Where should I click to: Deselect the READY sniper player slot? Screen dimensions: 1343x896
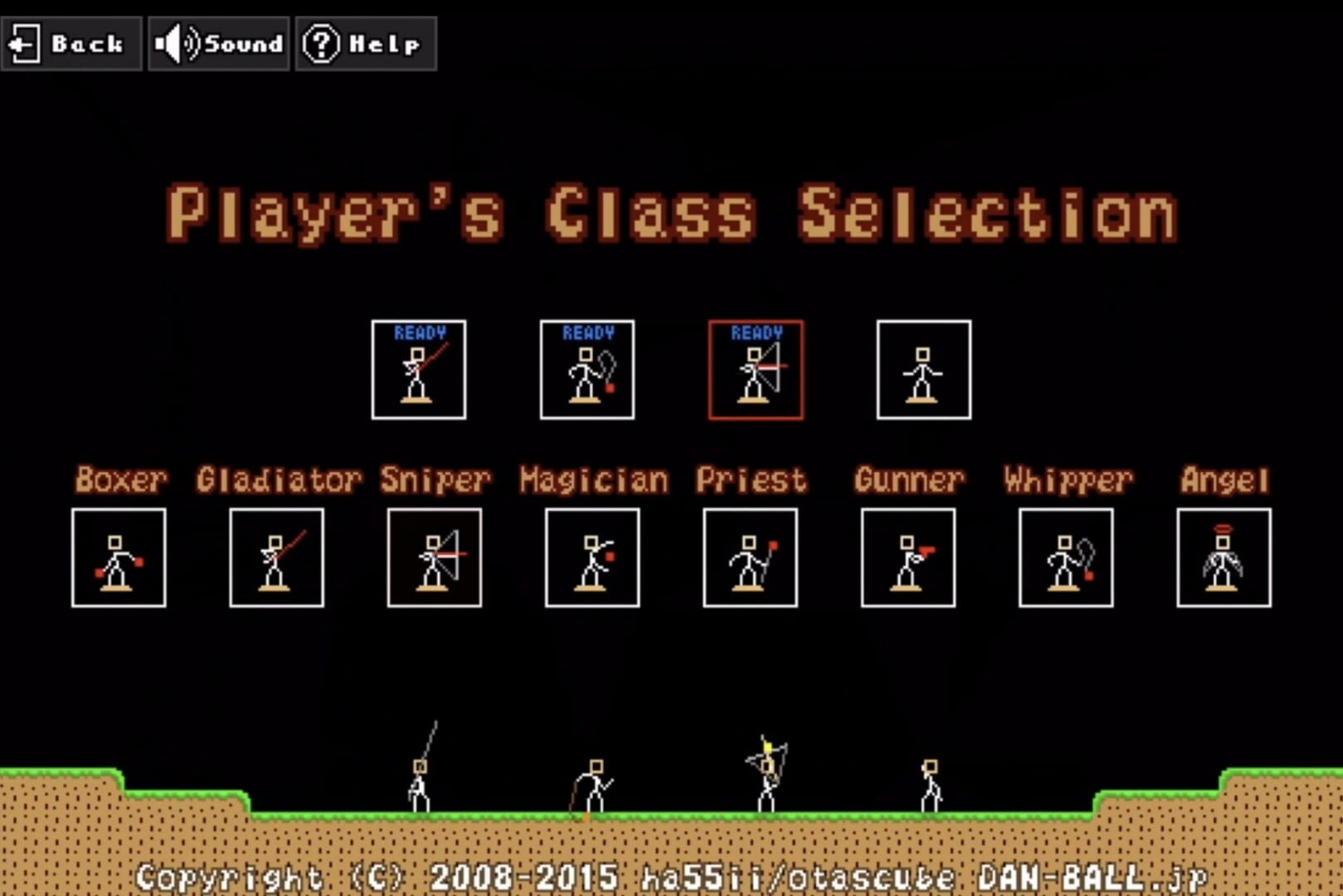click(x=757, y=369)
